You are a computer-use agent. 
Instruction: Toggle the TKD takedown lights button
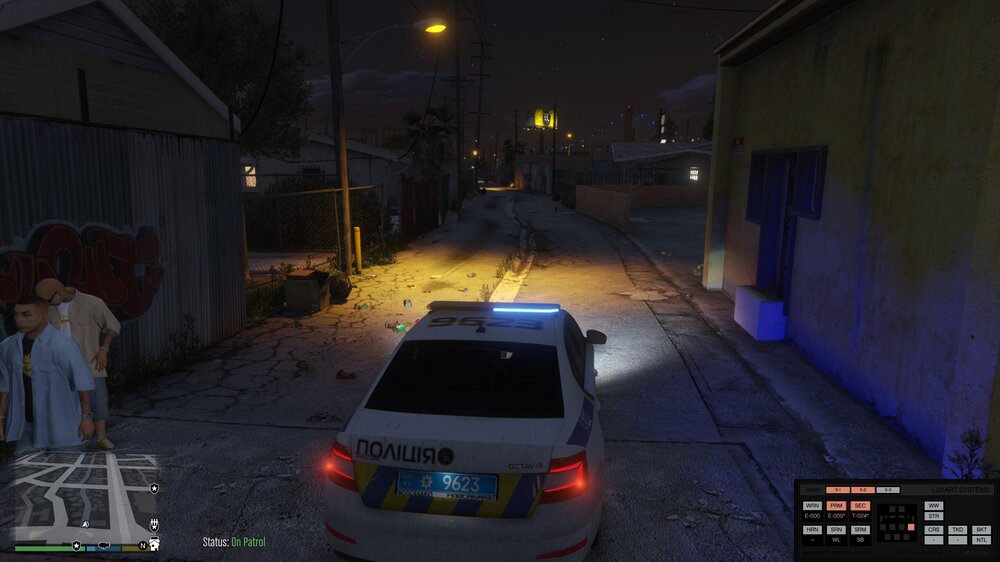[x=958, y=530]
